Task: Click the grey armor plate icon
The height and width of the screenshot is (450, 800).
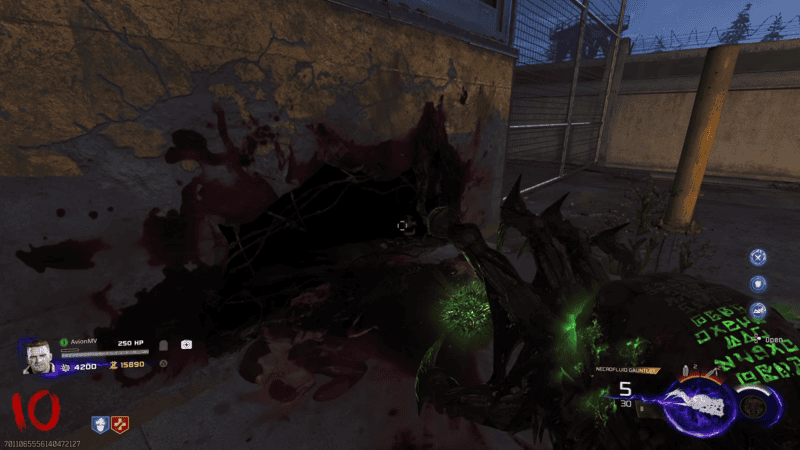Action: [164, 344]
